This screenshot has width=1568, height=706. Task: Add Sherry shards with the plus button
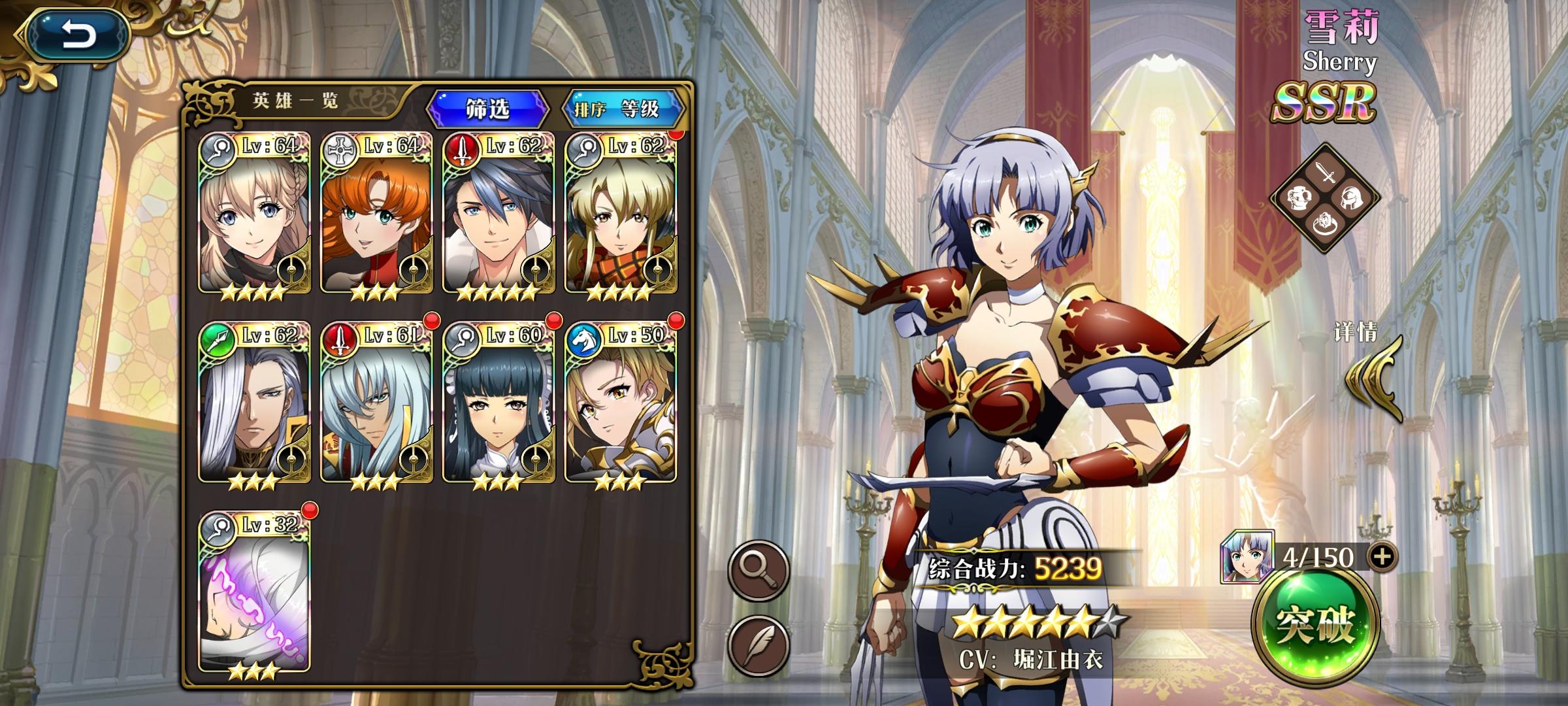1382,557
